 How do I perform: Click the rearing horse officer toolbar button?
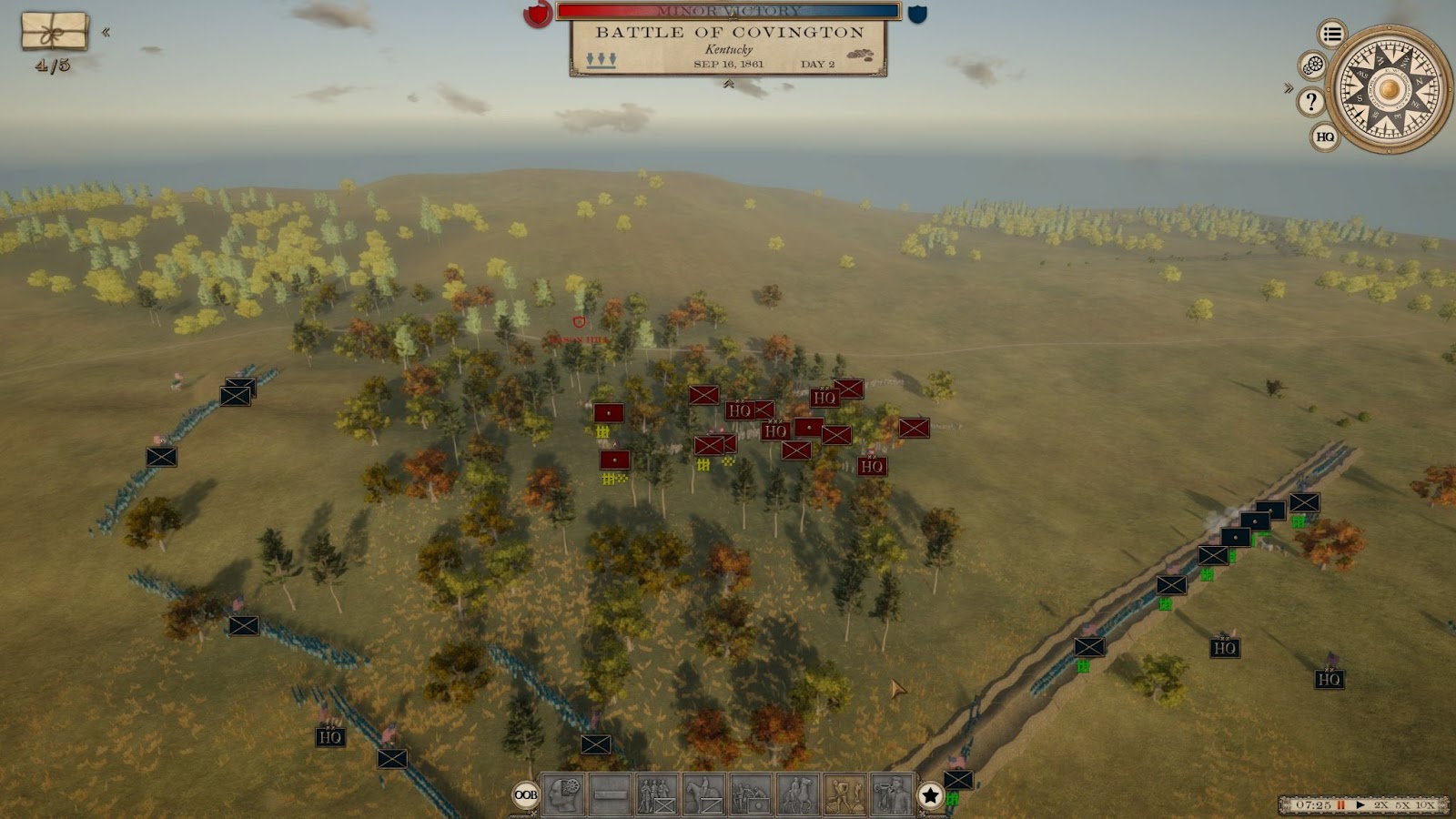click(798, 794)
